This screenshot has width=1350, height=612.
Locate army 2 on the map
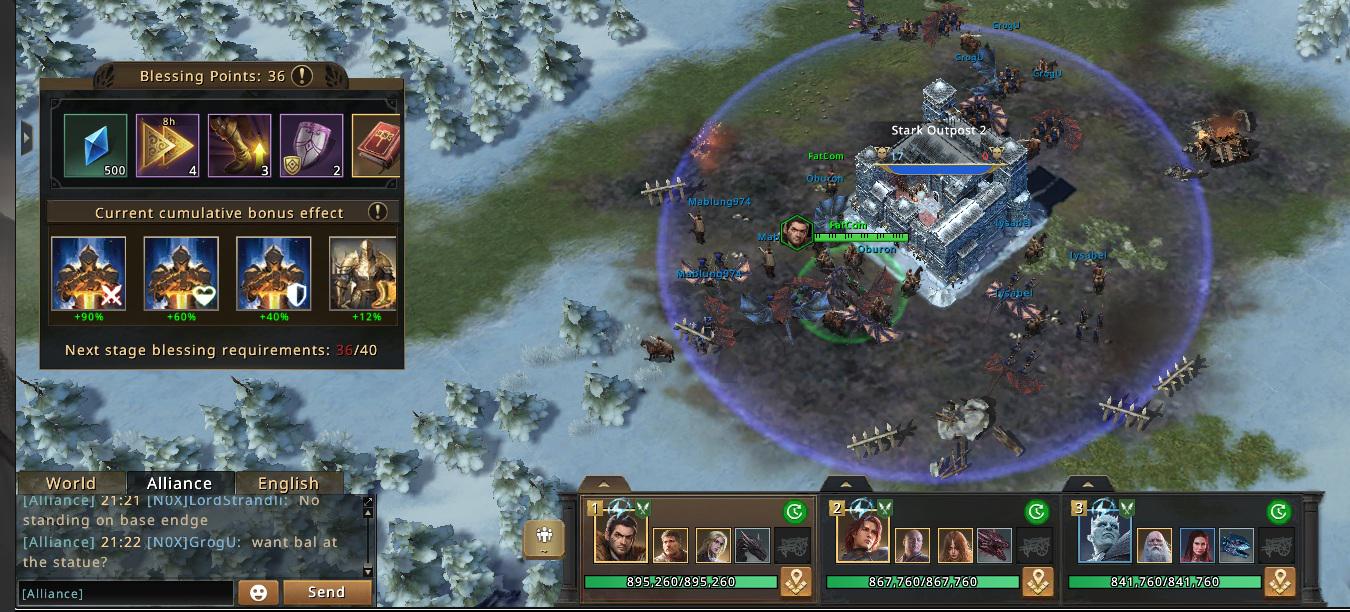[1038, 582]
